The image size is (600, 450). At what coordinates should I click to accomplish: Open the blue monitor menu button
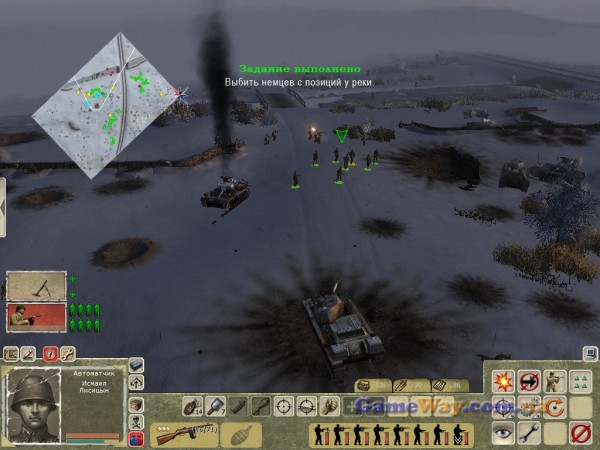[x=591, y=353]
